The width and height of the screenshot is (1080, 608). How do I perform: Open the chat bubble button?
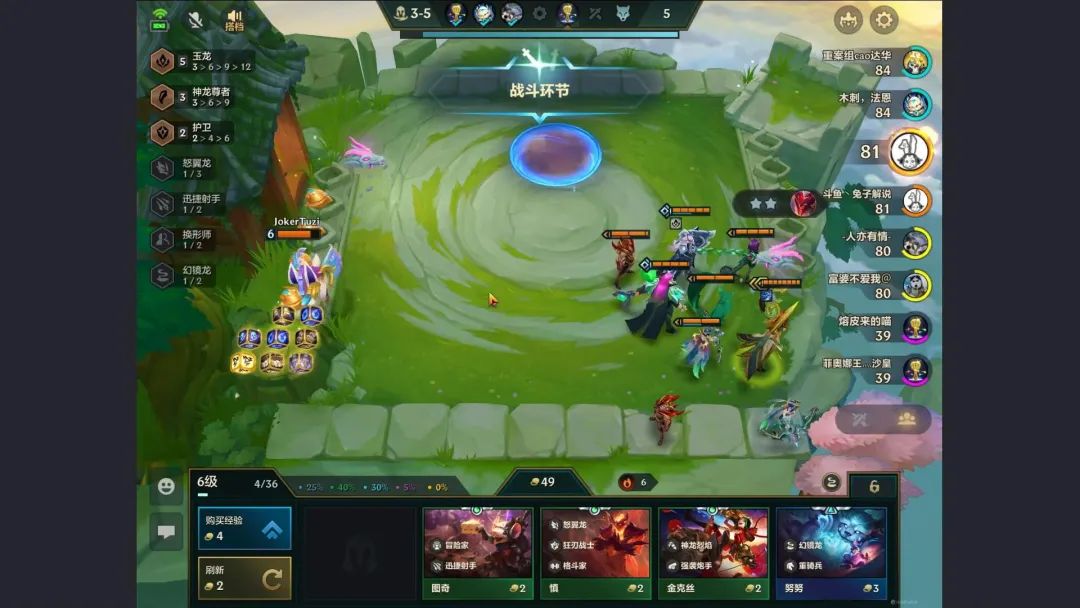(166, 532)
